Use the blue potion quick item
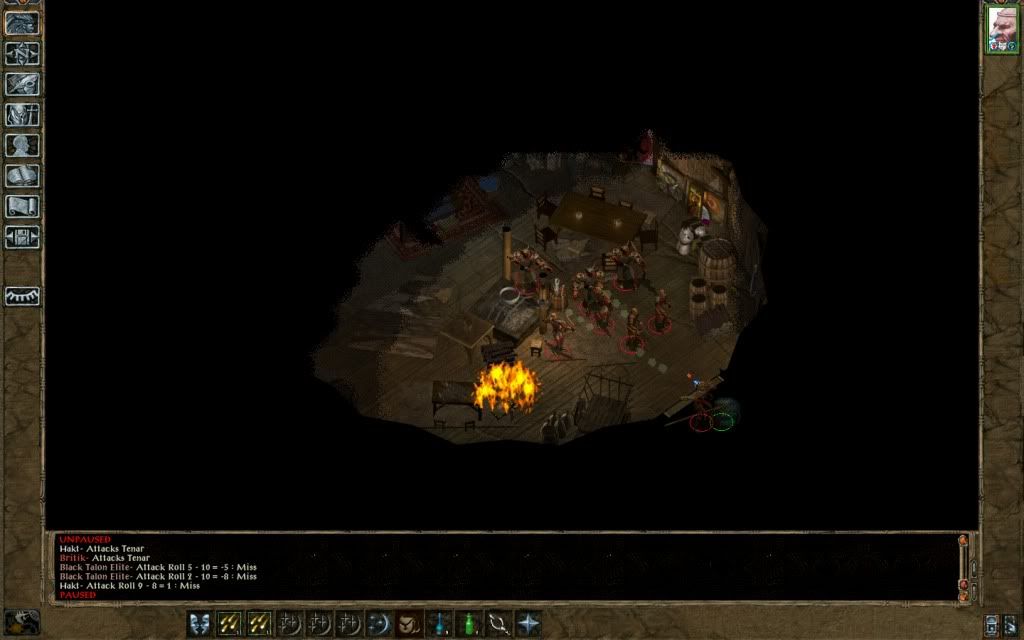 (x=438, y=624)
